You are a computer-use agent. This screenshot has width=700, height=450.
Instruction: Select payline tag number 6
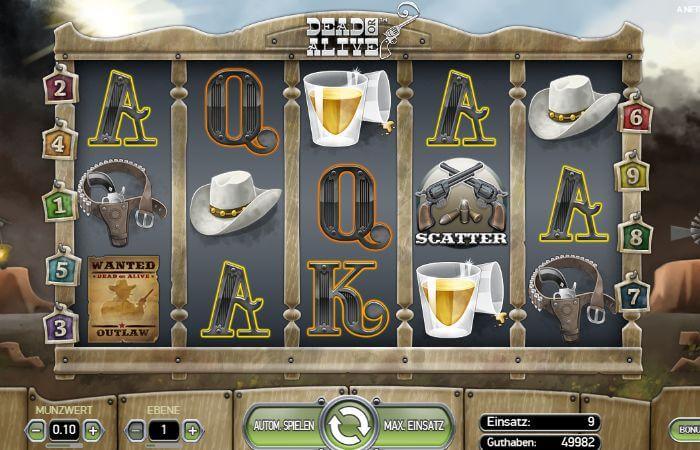pos(635,116)
